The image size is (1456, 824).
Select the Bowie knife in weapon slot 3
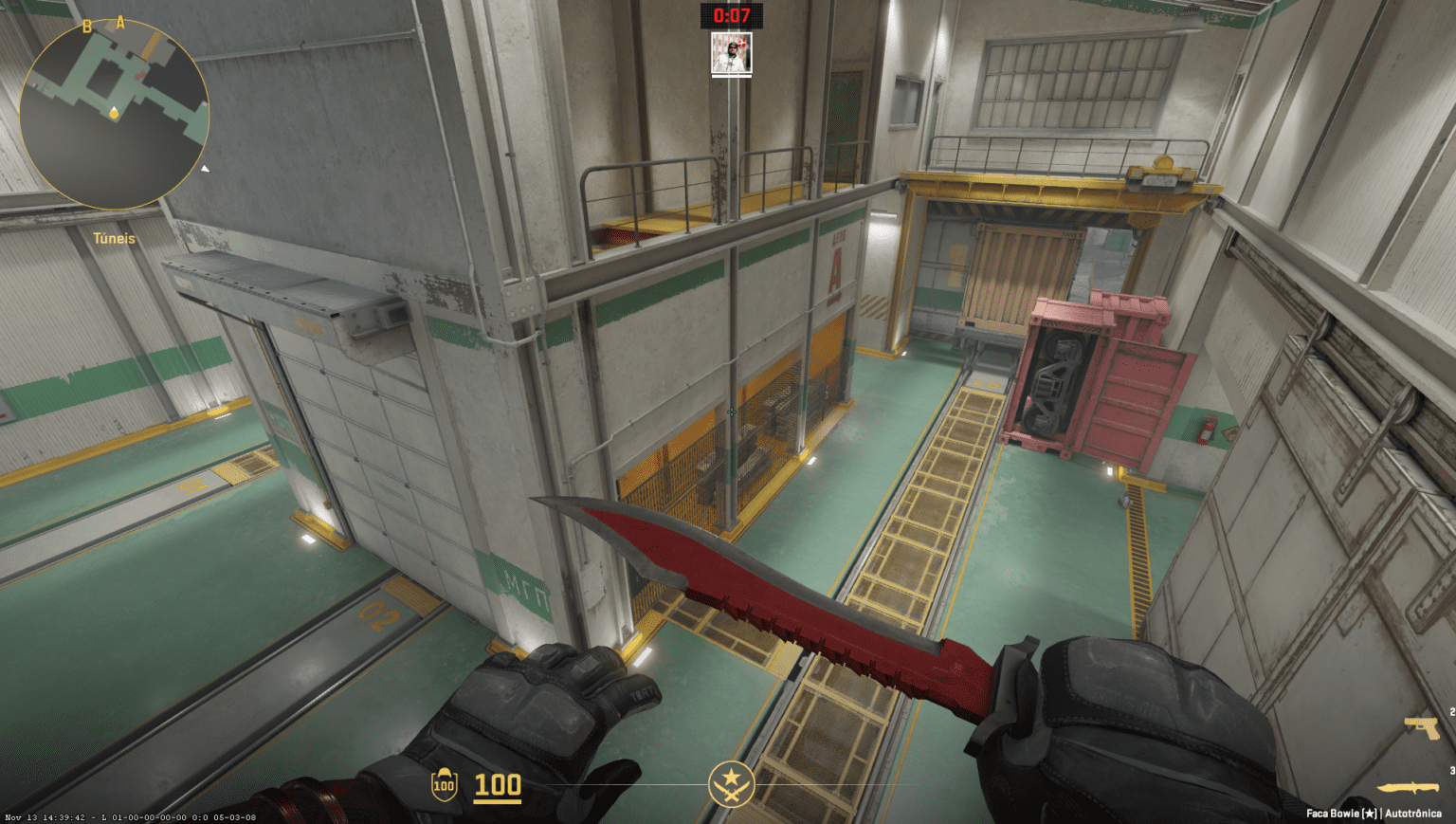pyautogui.click(x=1407, y=786)
